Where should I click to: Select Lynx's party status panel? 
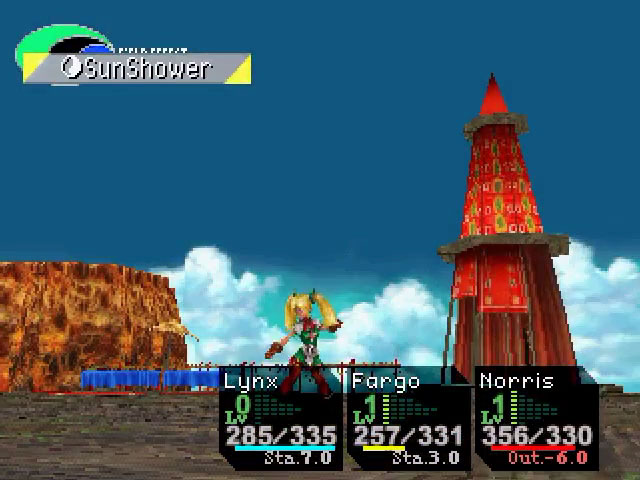point(281,420)
